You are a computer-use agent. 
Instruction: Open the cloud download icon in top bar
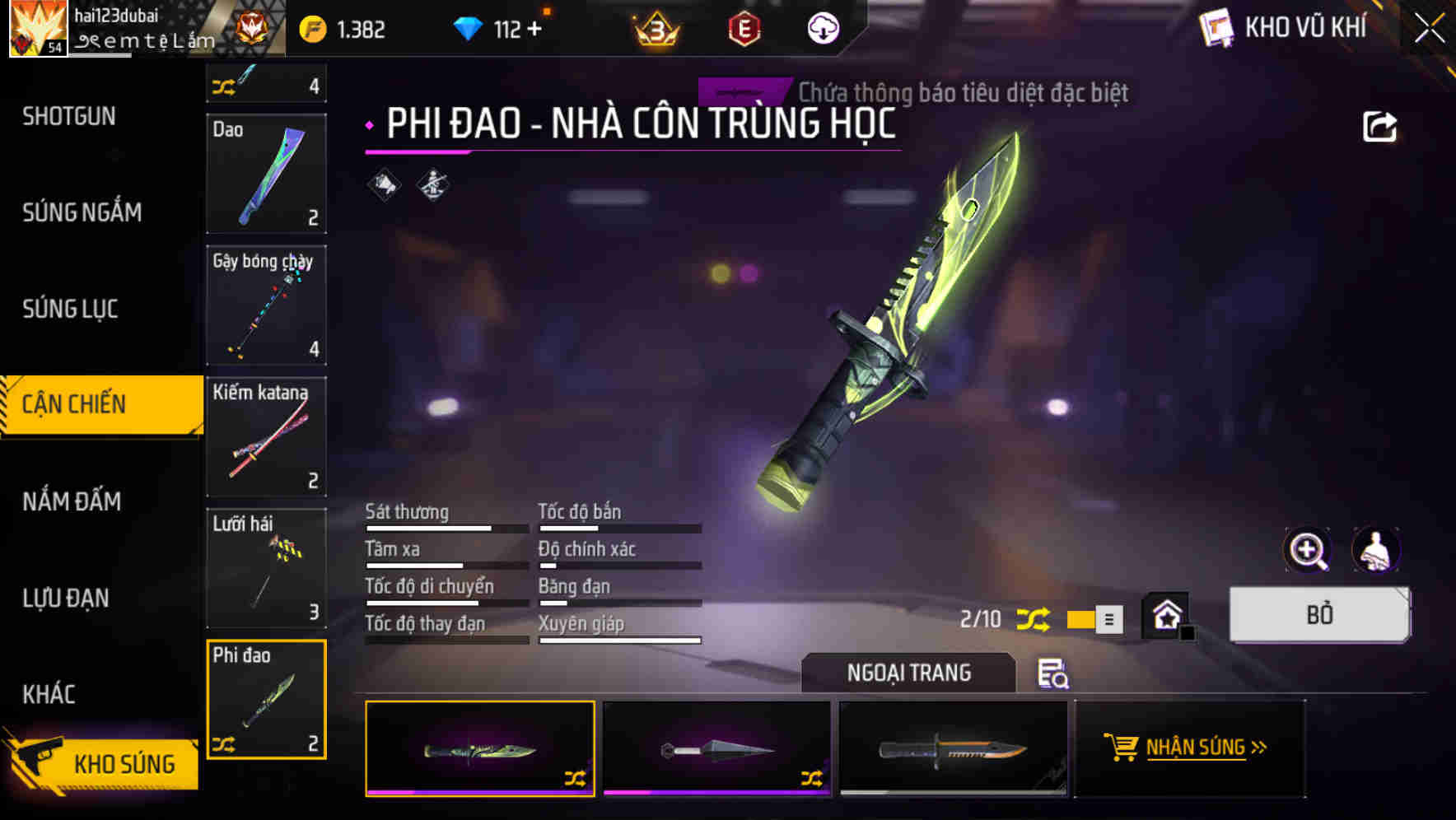coord(822,27)
